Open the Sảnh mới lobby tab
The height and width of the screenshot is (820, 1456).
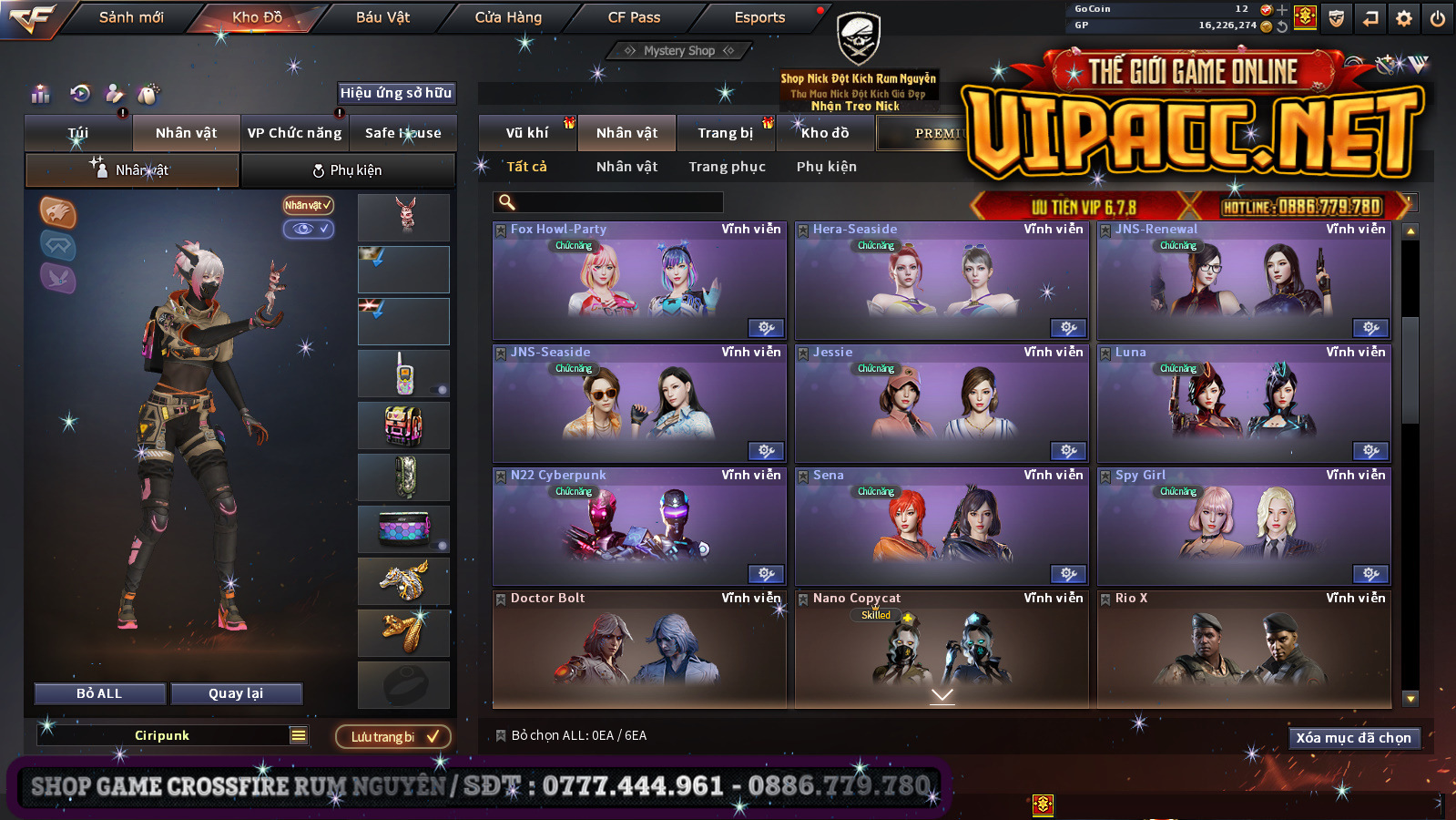(131, 17)
